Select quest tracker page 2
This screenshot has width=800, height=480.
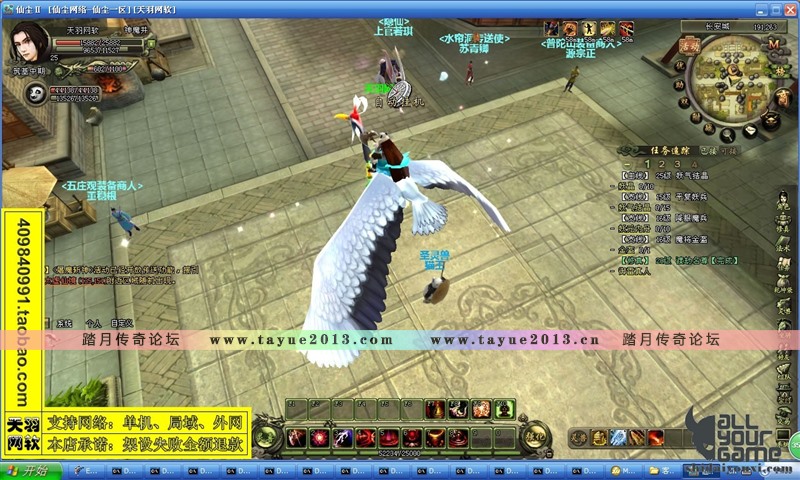click(662, 164)
